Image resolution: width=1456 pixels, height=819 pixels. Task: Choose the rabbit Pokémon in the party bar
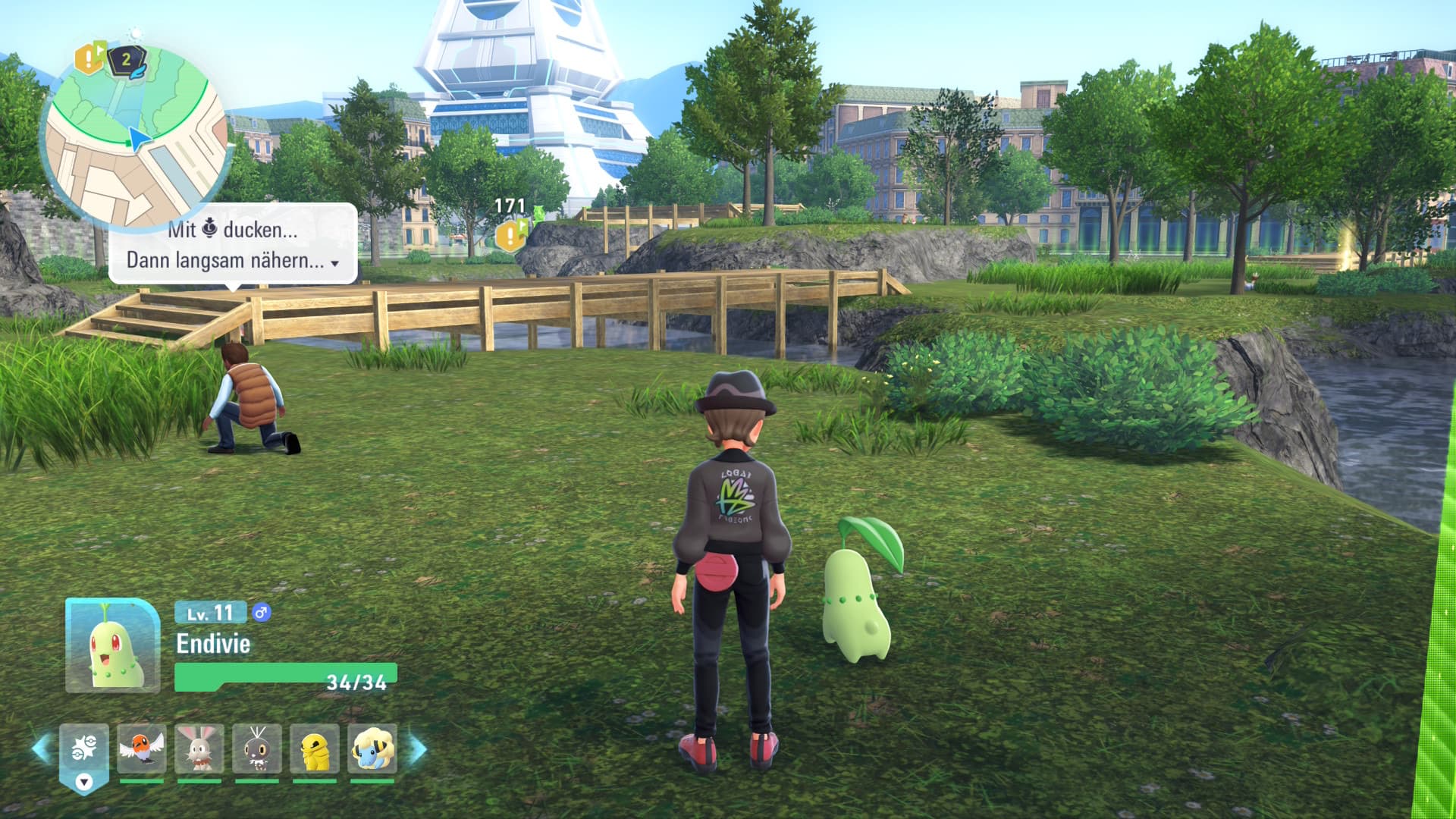[x=199, y=749]
